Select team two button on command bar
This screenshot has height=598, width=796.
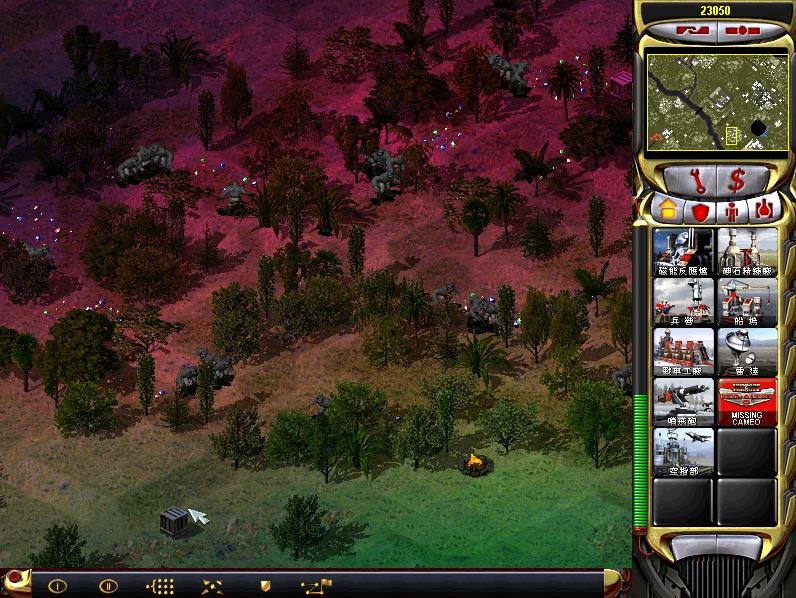(x=107, y=586)
